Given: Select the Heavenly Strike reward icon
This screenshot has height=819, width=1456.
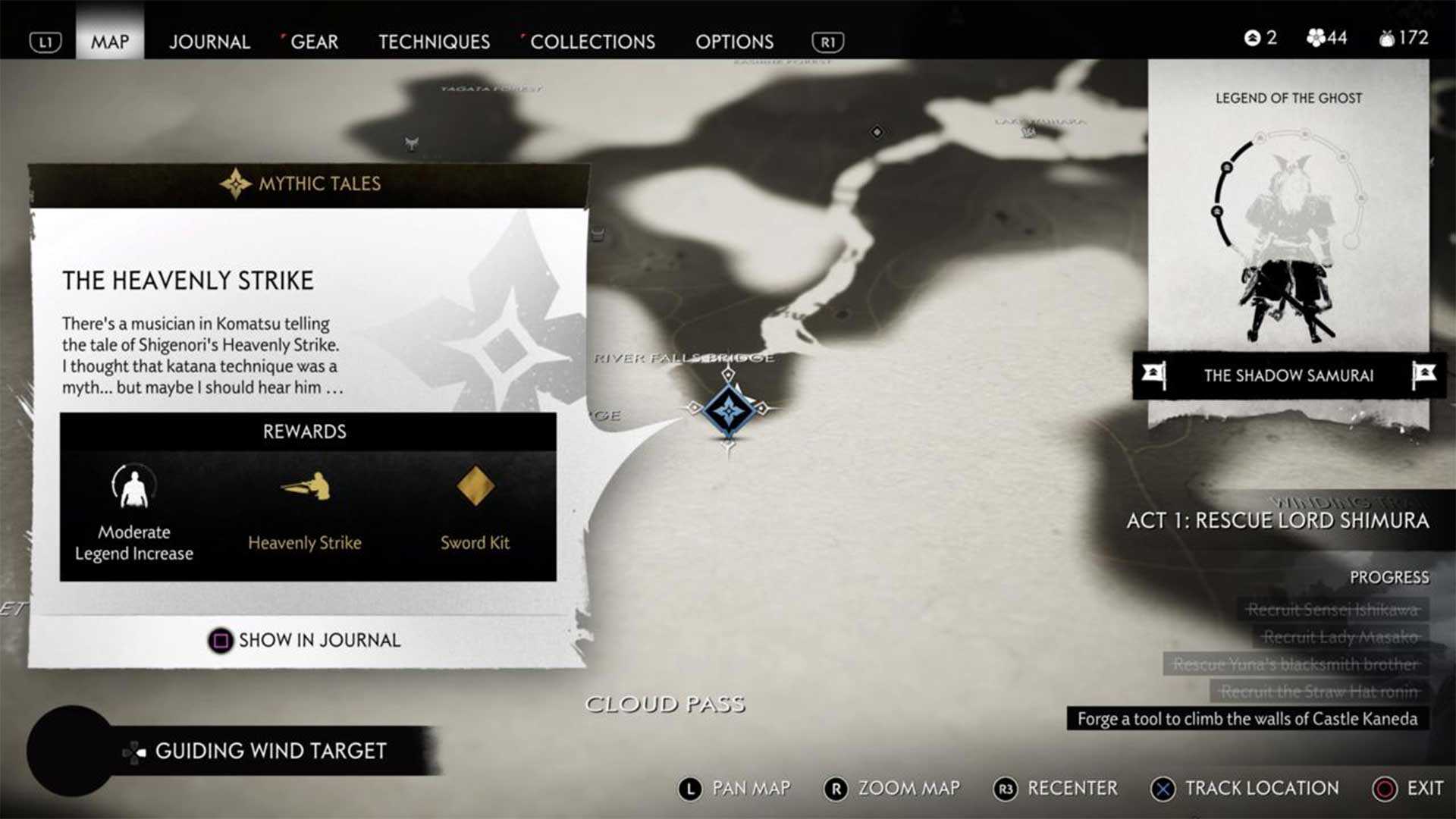Looking at the screenshot, I should click(305, 487).
